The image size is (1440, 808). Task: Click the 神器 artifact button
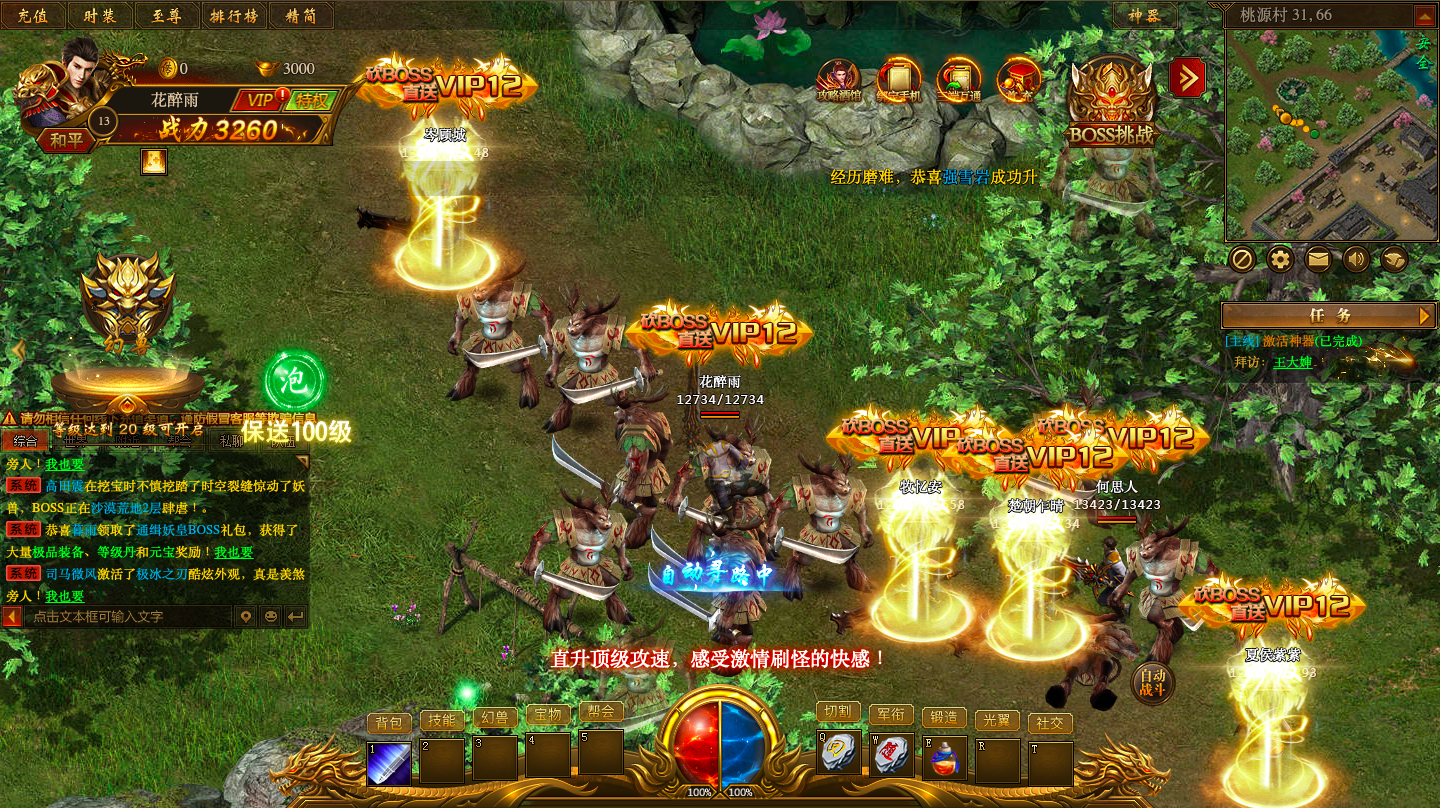pyautogui.click(x=1145, y=15)
